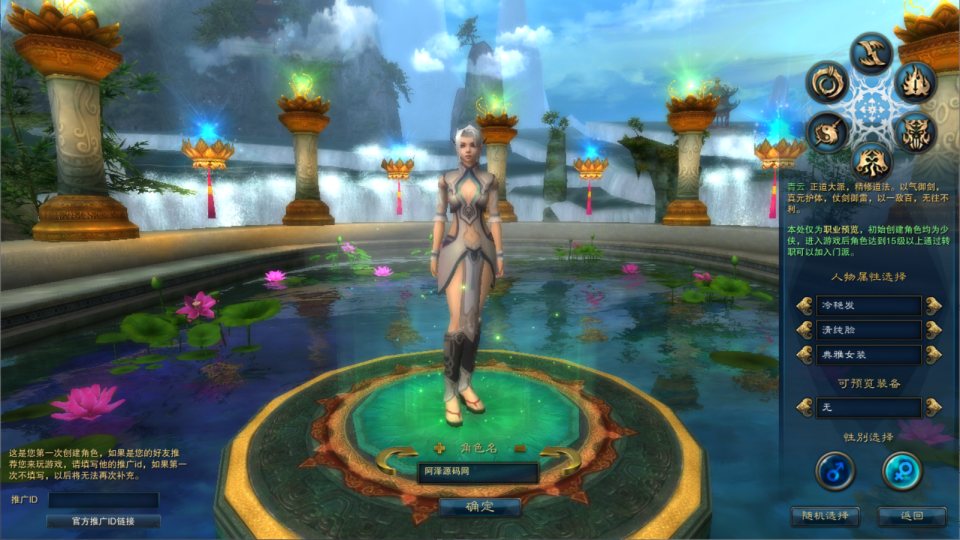Rotate character with the left curved arrow
This screenshot has width=960, height=540.
pyautogui.click(x=396, y=461)
